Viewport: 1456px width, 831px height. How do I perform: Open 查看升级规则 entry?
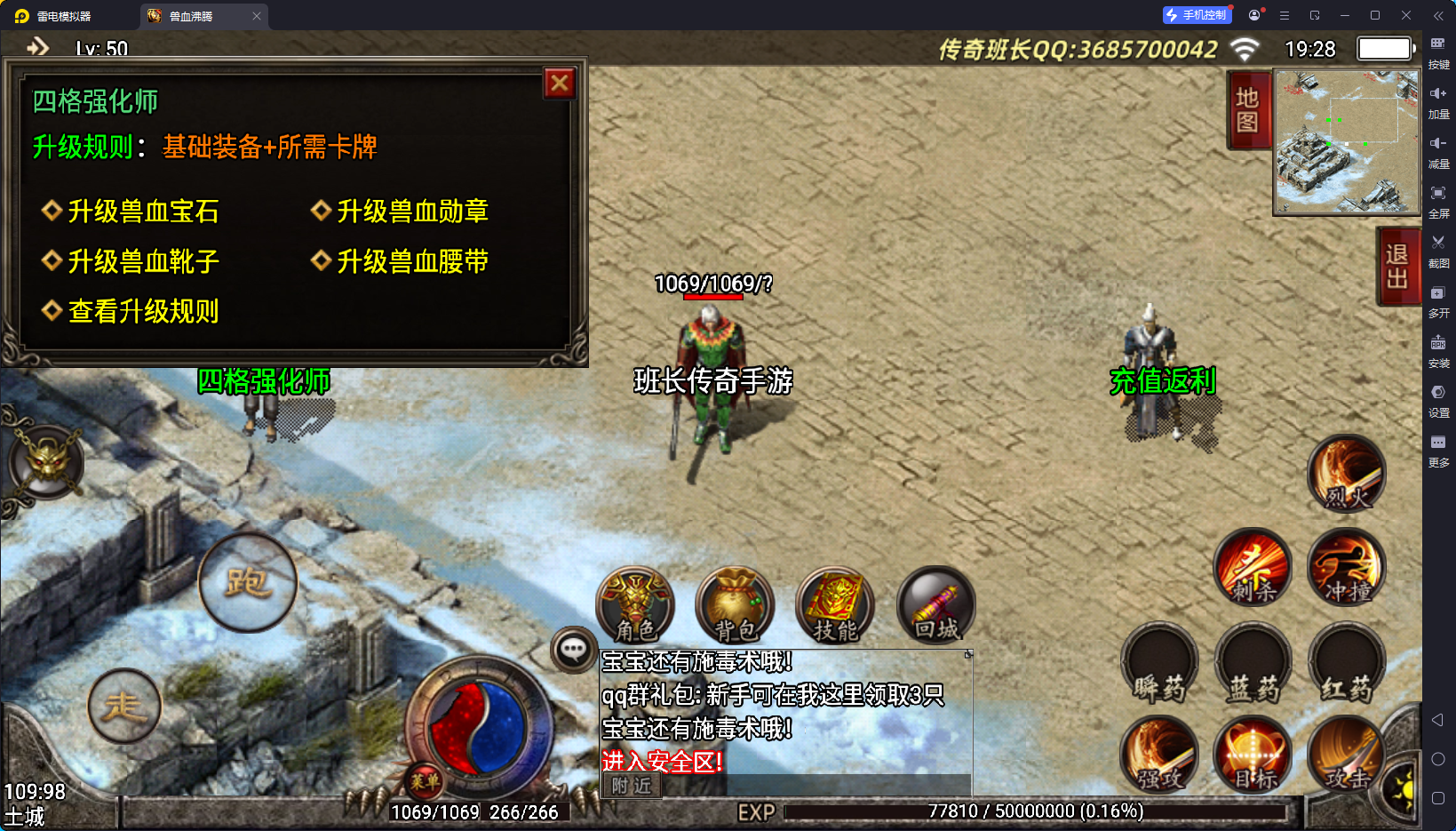click(x=142, y=311)
